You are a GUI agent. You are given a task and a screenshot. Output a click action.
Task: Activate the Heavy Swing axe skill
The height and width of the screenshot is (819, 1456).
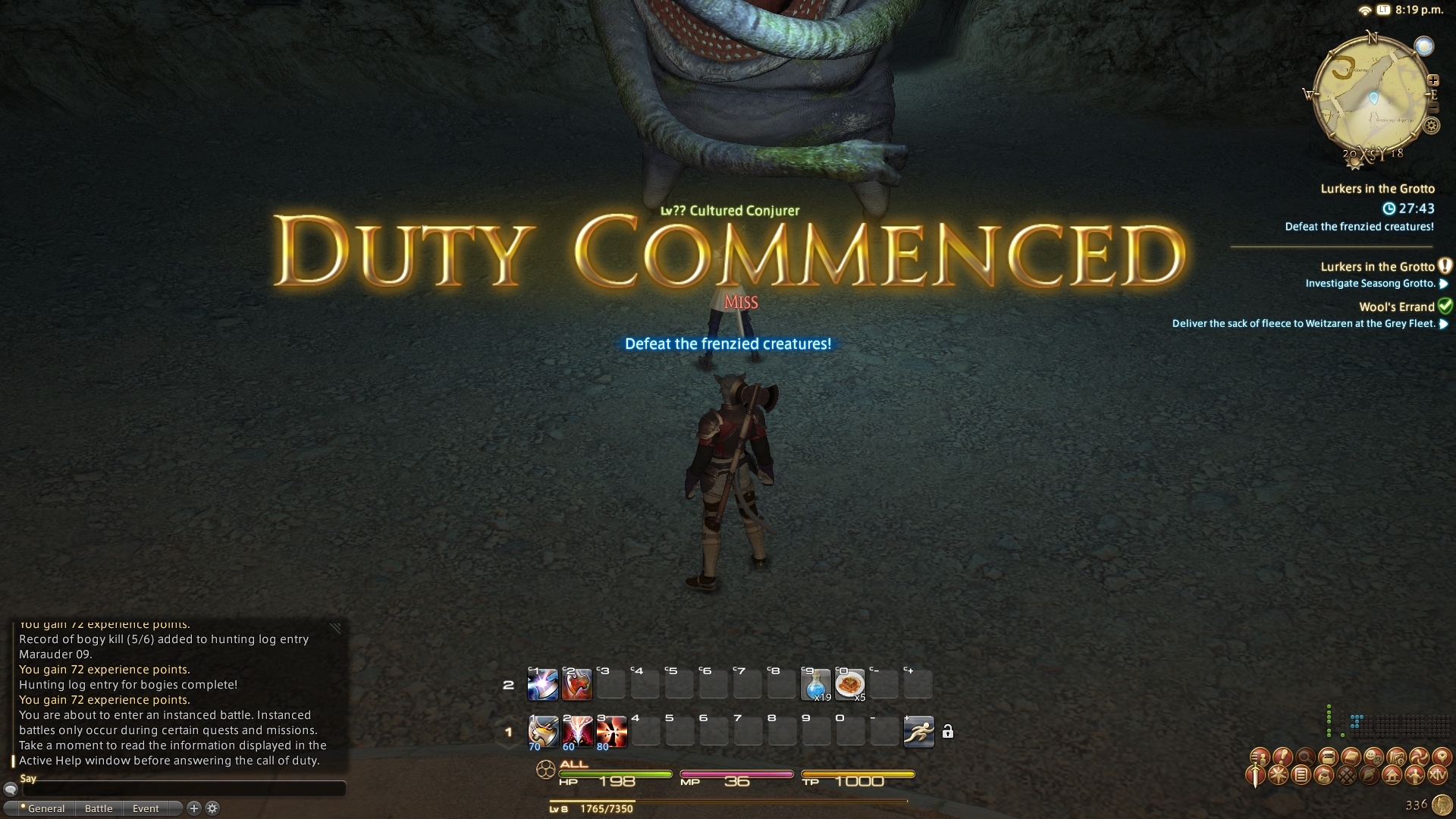[543, 732]
